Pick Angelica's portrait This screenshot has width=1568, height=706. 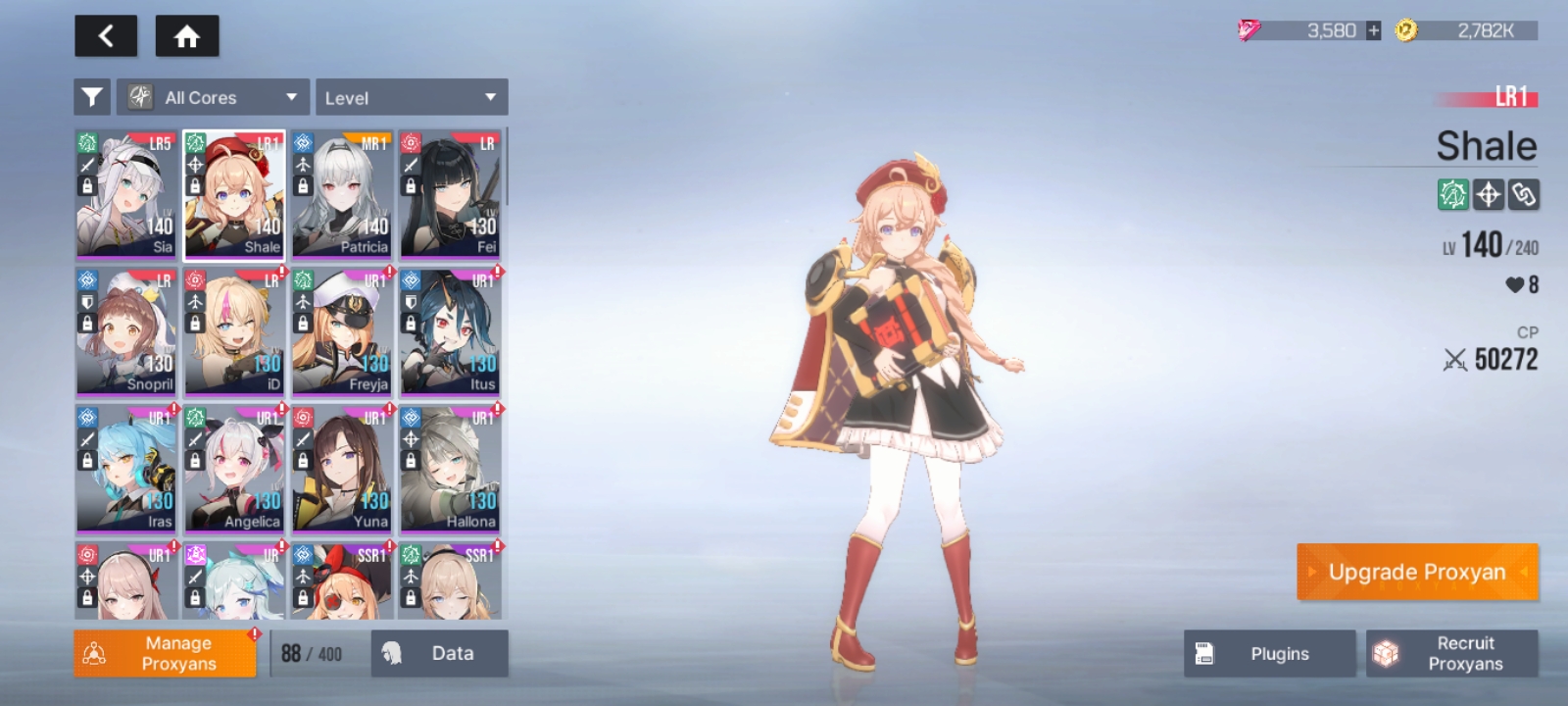[234, 469]
